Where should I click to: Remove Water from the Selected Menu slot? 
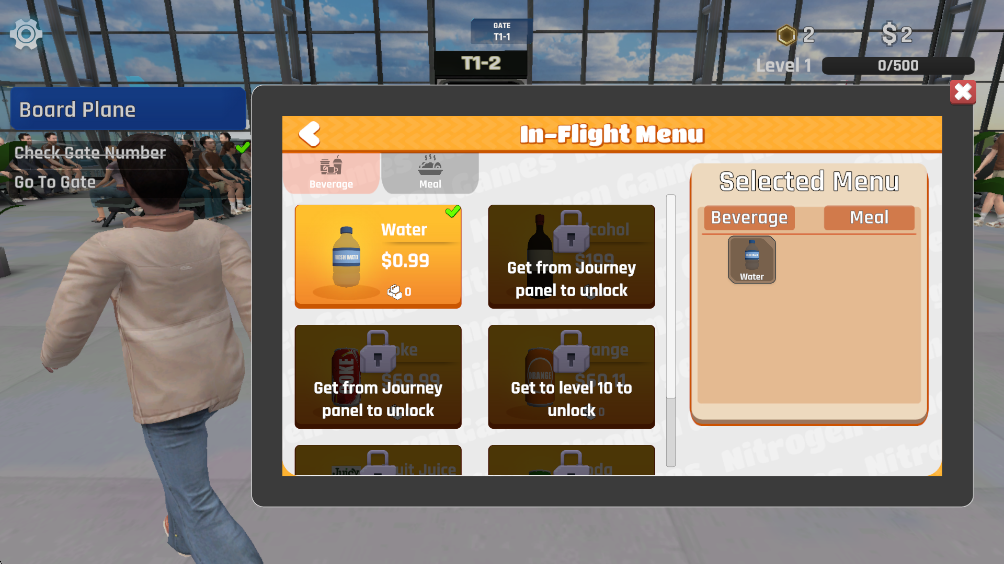click(751, 260)
